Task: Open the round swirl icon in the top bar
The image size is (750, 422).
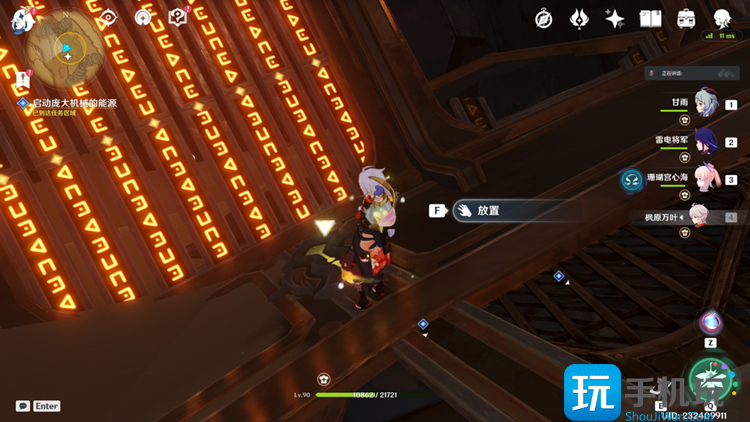Action: coord(143,18)
